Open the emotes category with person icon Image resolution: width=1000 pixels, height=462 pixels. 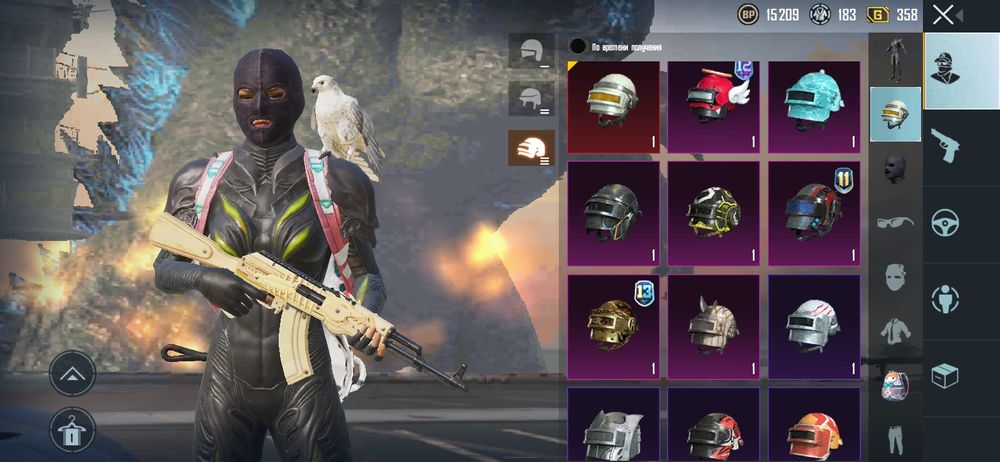pyautogui.click(x=945, y=297)
